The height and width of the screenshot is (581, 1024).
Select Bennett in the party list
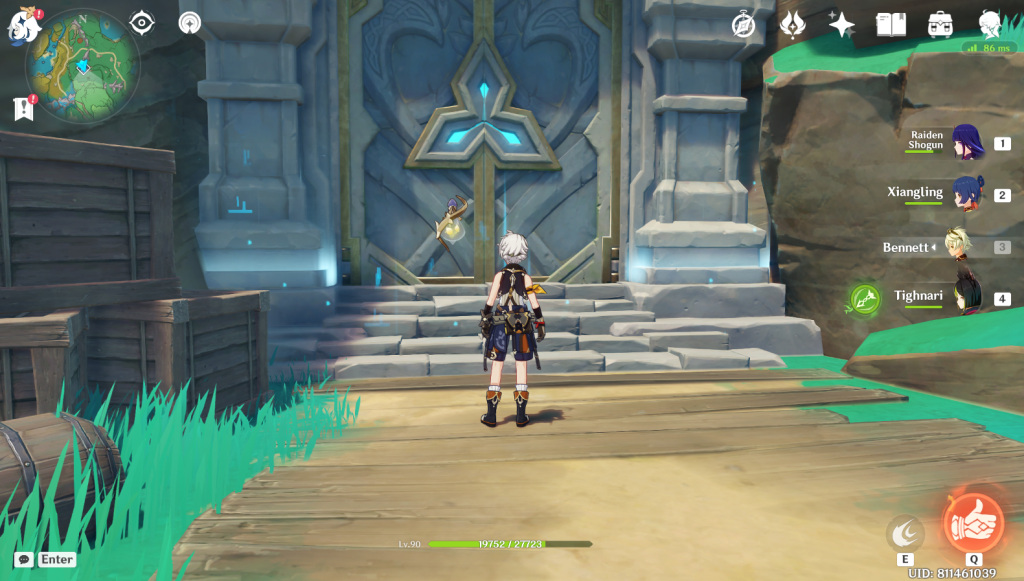[x=965, y=247]
